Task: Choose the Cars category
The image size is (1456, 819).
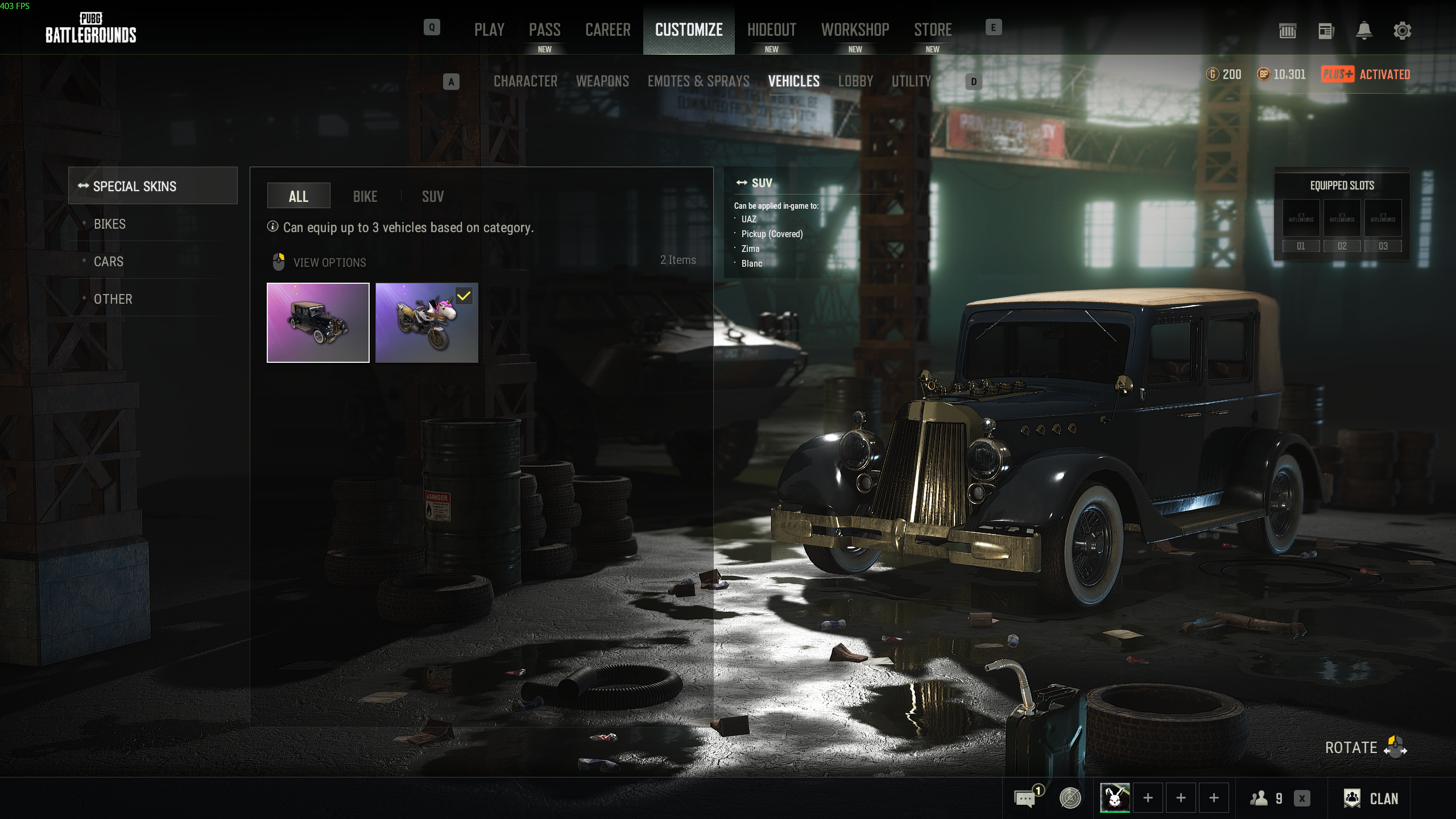Action: pyautogui.click(x=109, y=262)
